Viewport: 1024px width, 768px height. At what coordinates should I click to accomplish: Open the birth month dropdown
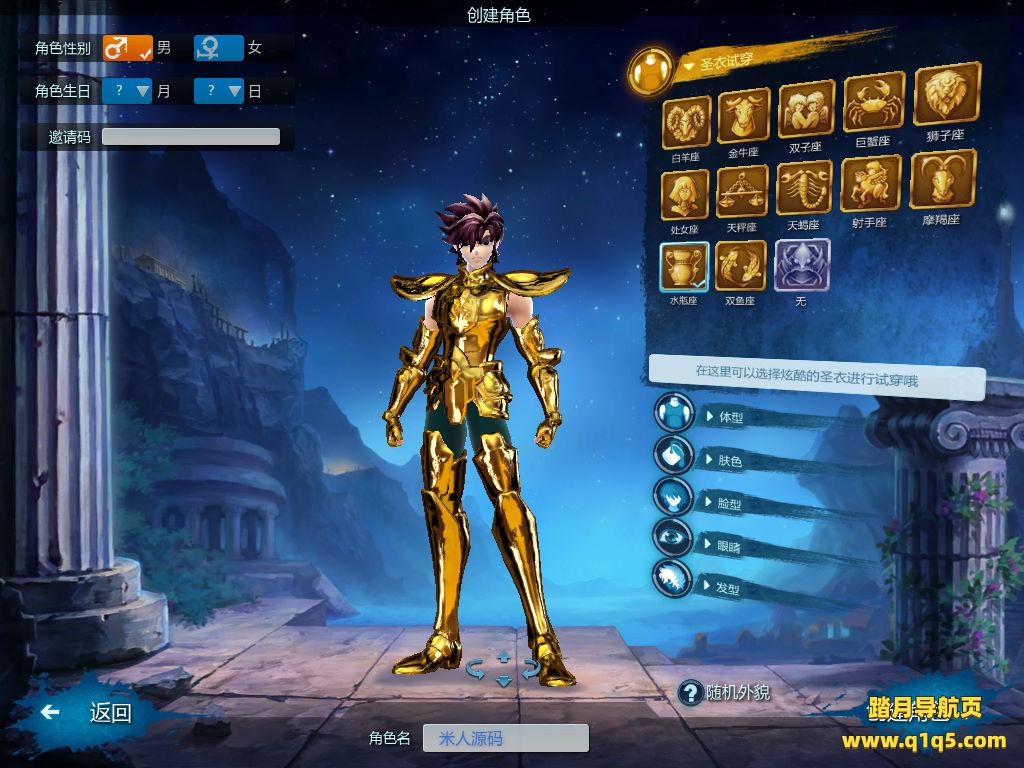(127, 91)
